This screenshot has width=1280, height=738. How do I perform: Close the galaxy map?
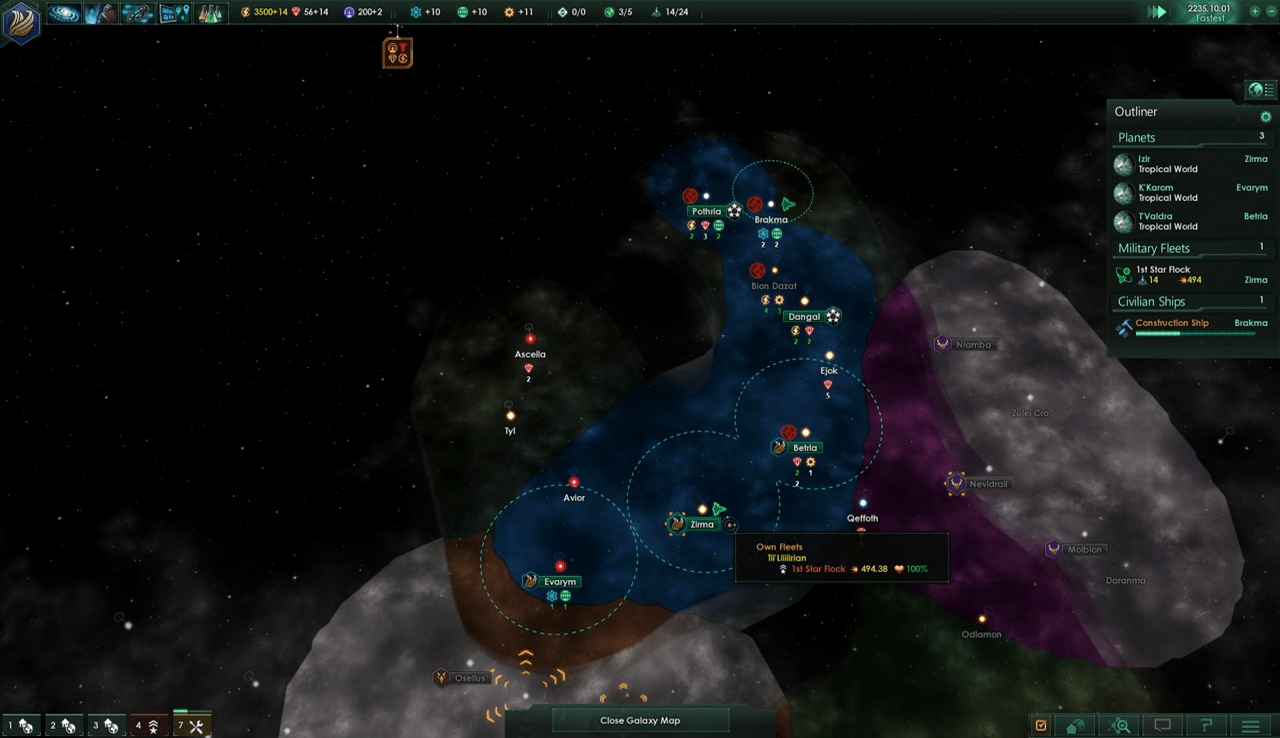coord(640,720)
